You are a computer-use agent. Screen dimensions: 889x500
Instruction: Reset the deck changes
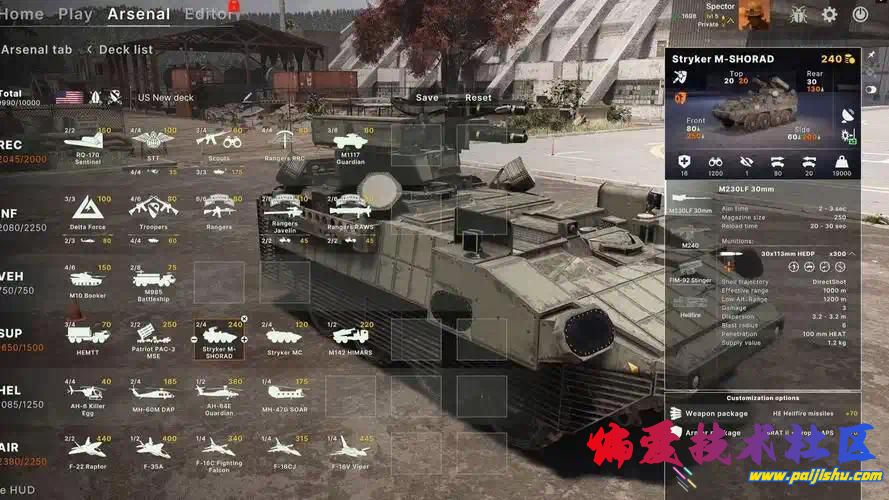coord(478,98)
